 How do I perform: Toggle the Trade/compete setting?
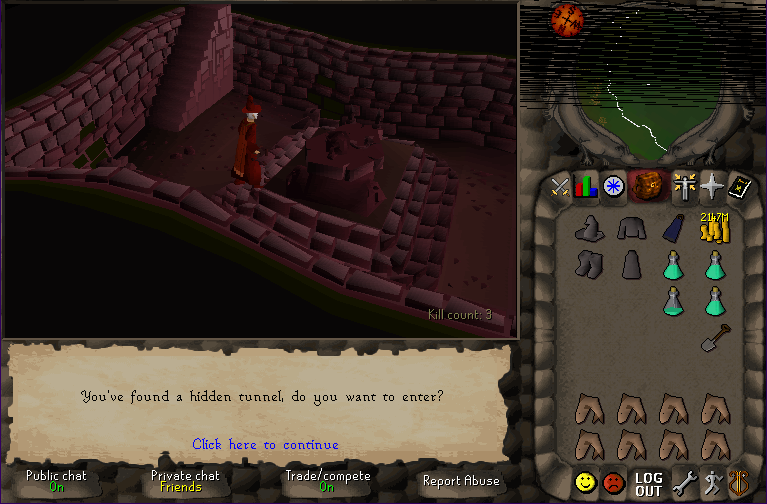[327, 481]
